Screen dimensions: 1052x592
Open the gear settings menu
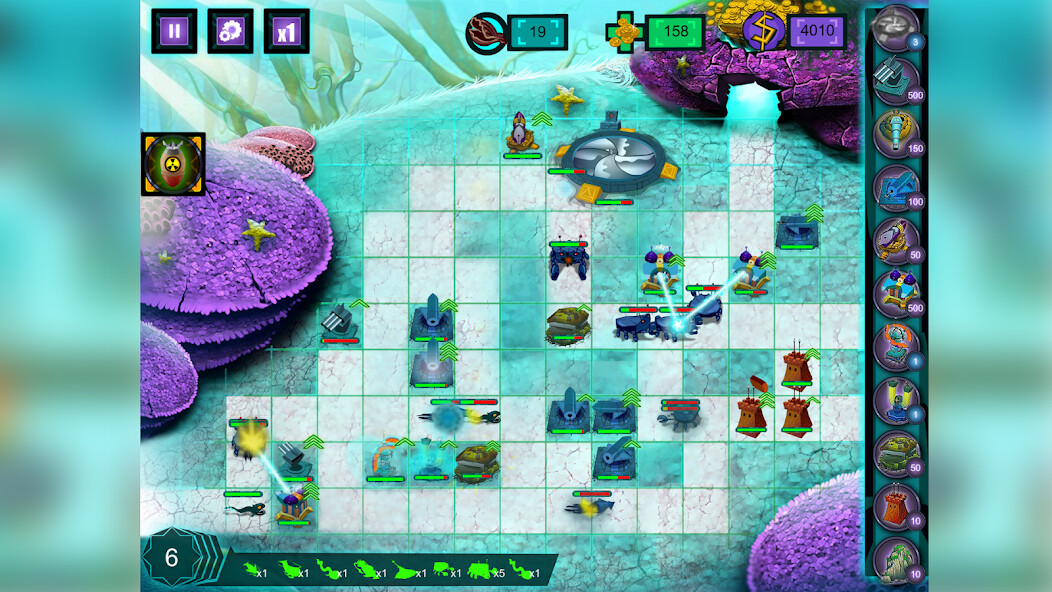(230, 31)
